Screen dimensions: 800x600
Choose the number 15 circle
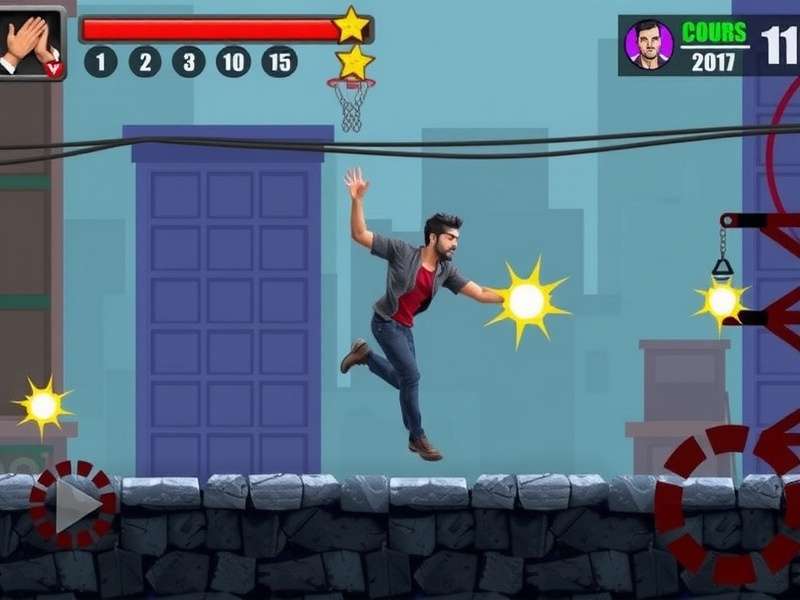pos(279,62)
